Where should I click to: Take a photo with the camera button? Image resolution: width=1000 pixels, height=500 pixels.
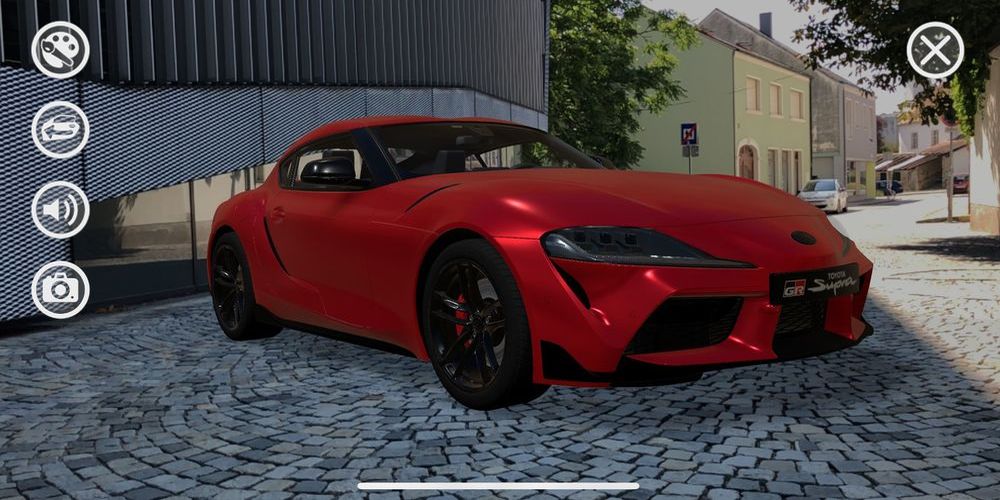[60, 290]
